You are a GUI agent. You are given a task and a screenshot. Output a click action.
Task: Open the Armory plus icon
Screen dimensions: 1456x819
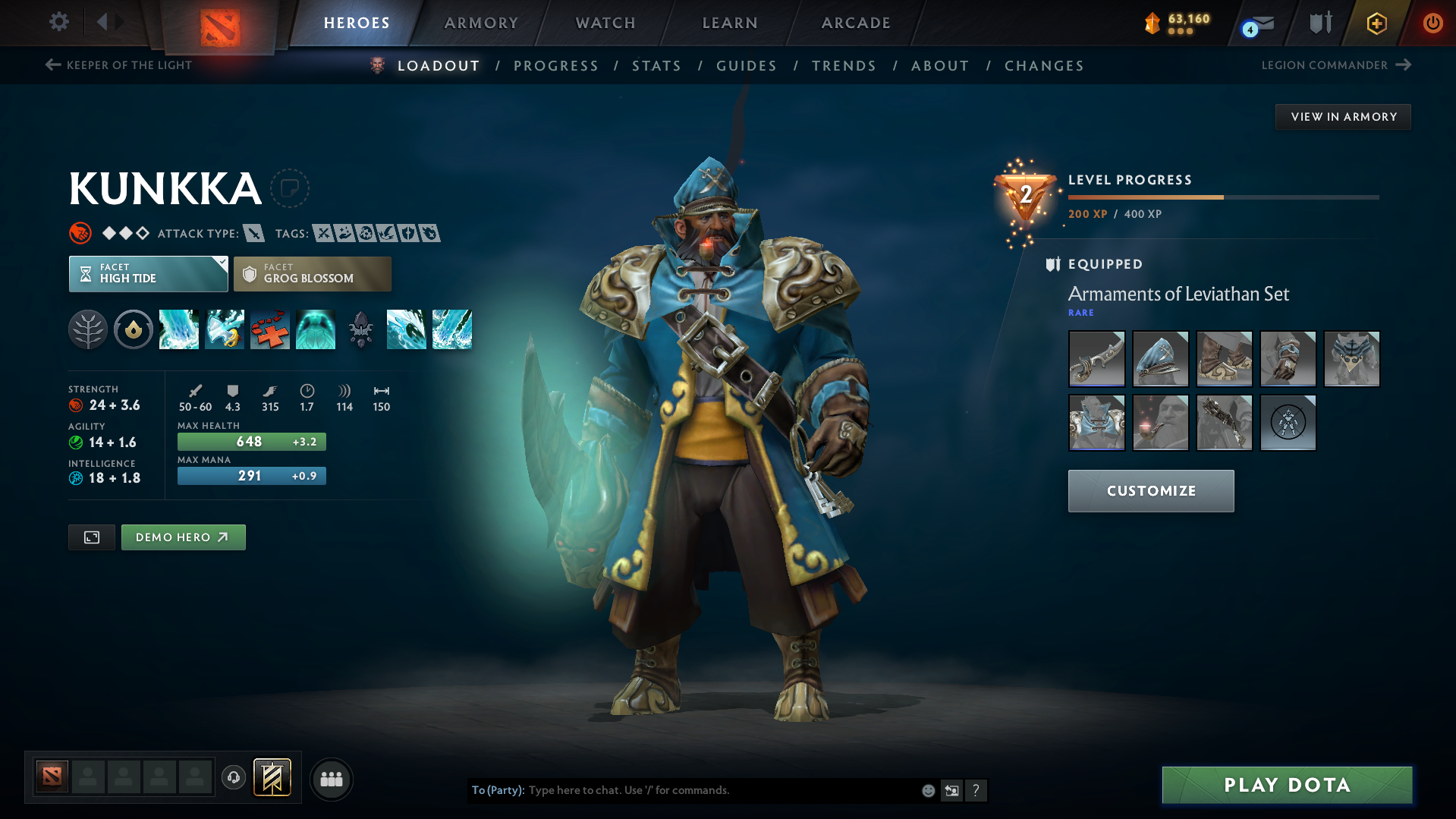1376,23
